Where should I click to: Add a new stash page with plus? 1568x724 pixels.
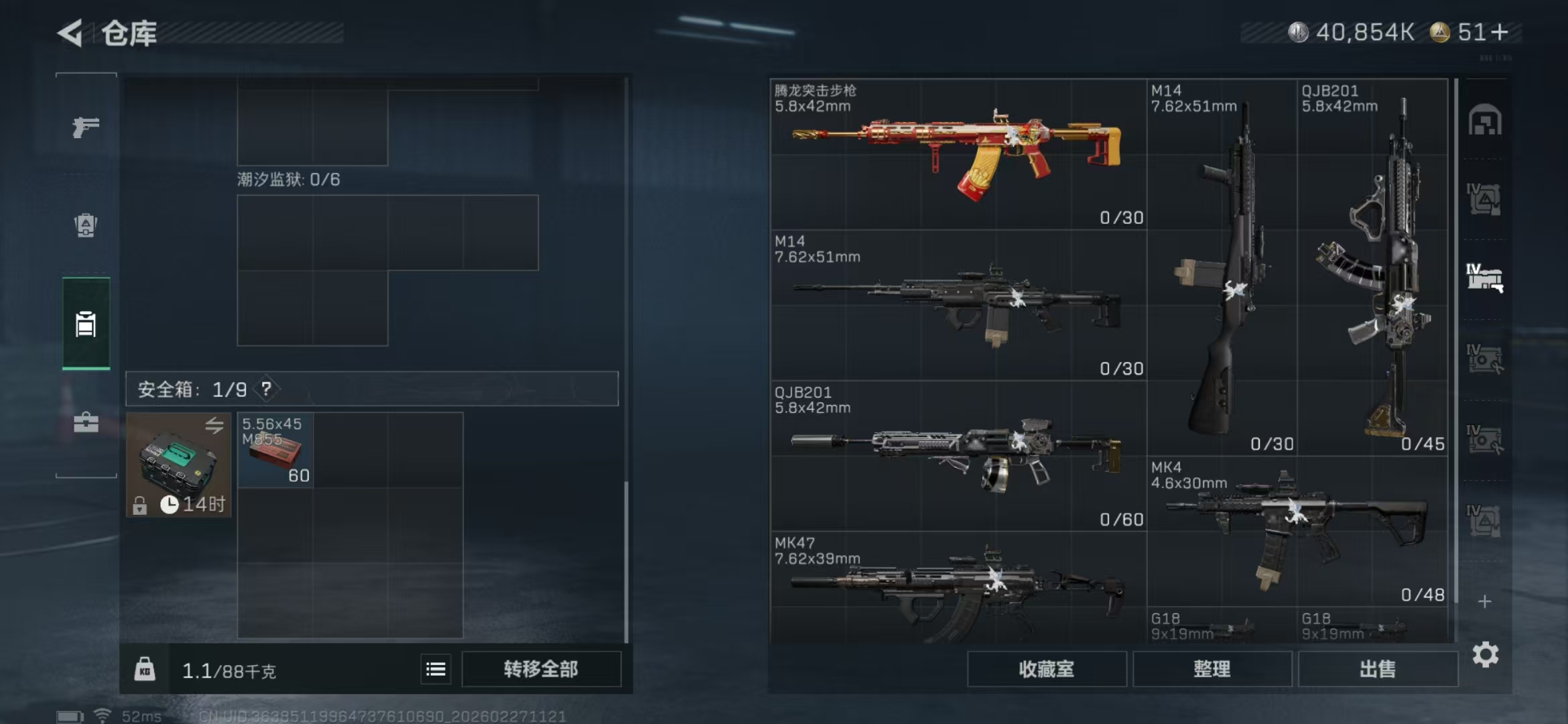point(1484,601)
